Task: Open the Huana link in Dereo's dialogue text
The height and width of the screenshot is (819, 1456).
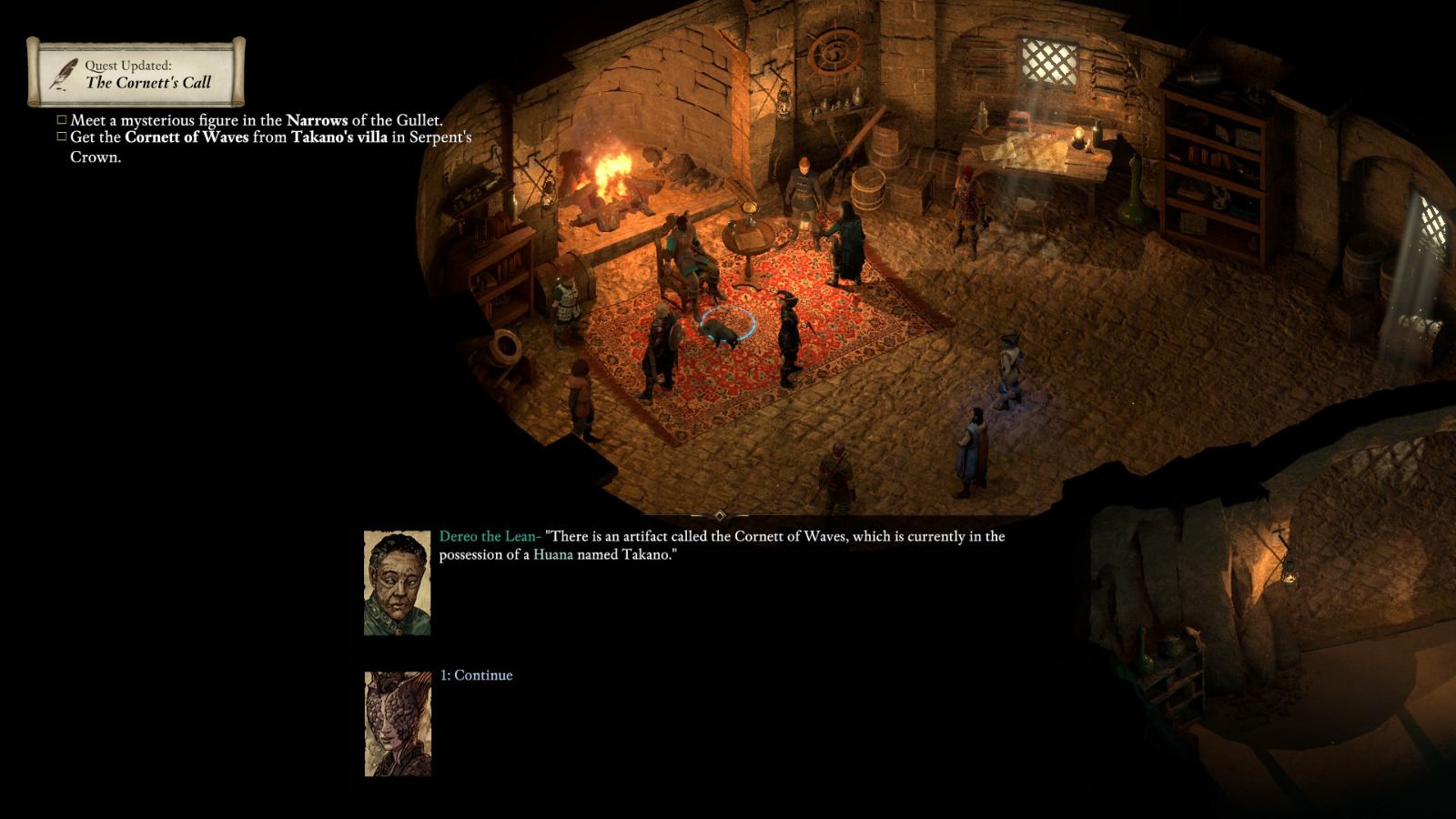Action: click(x=552, y=554)
